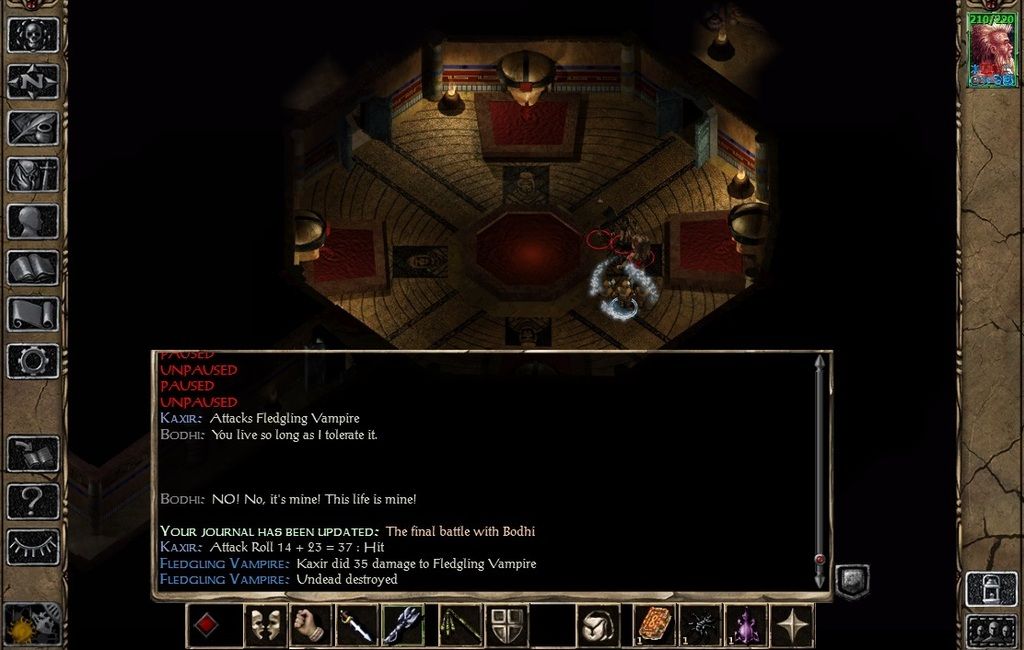Use the orange scroll quick item

point(655,626)
